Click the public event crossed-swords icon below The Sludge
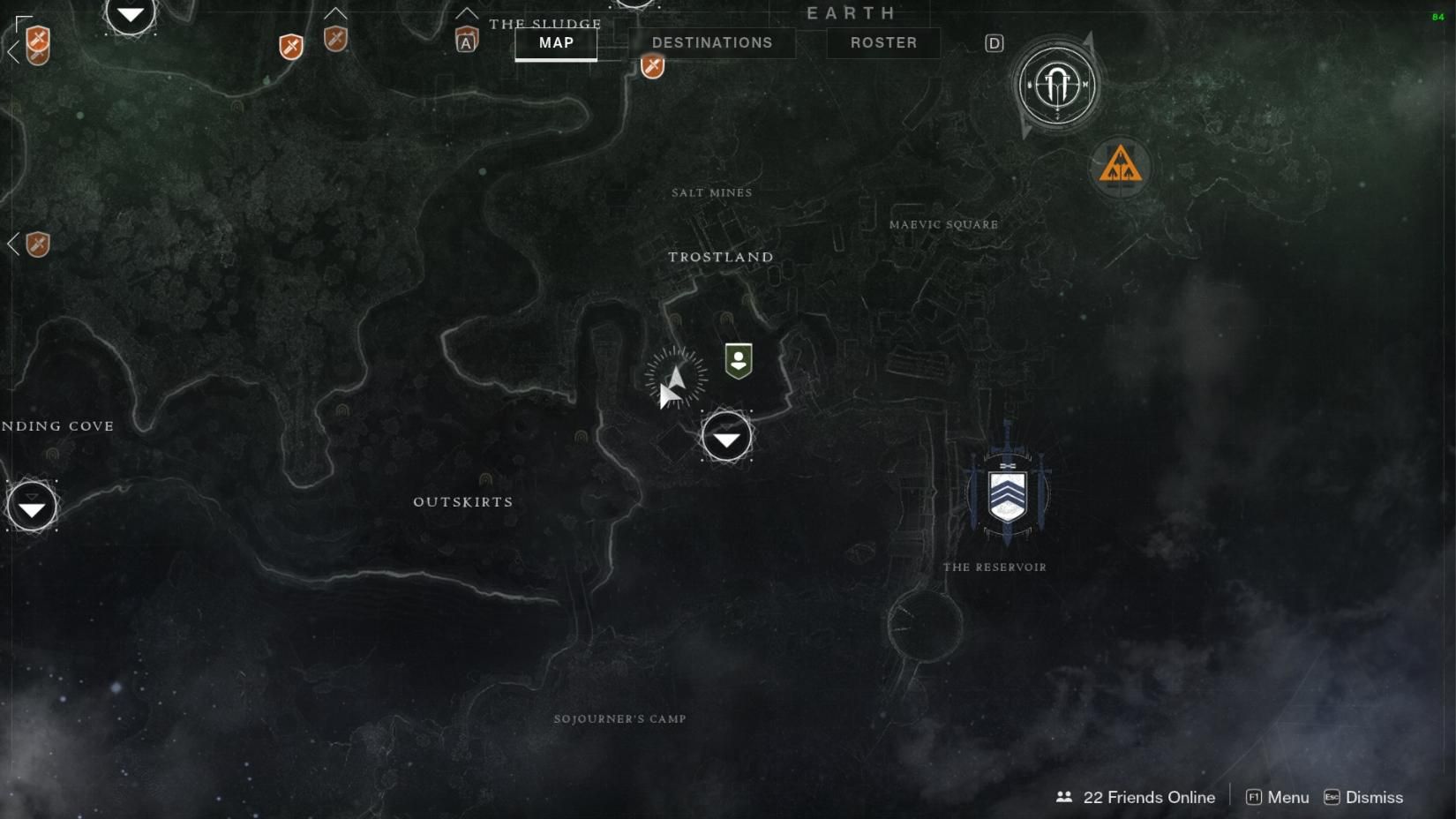Viewport: 1456px width, 819px height. point(651,65)
